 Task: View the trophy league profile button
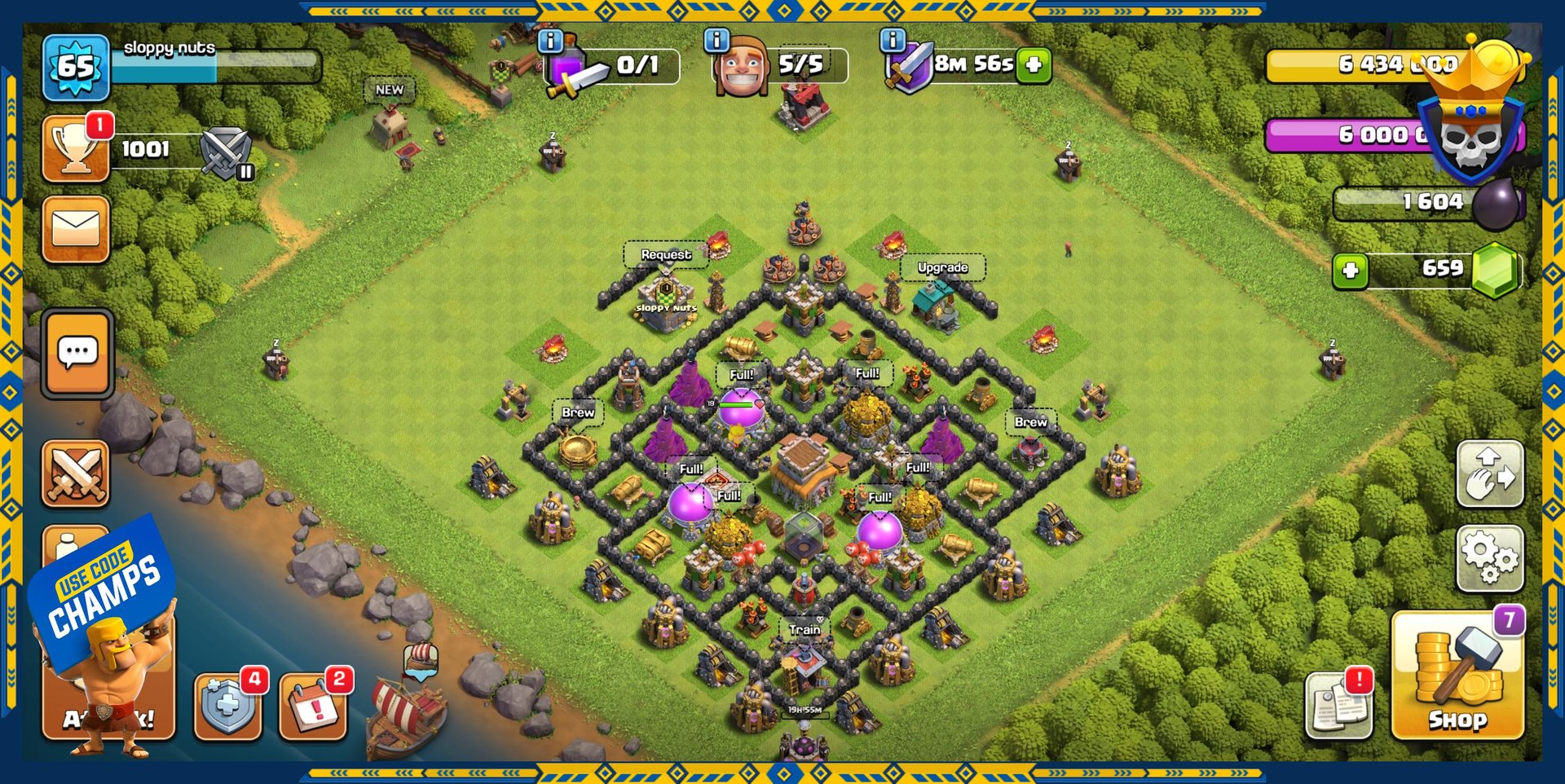click(76, 148)
